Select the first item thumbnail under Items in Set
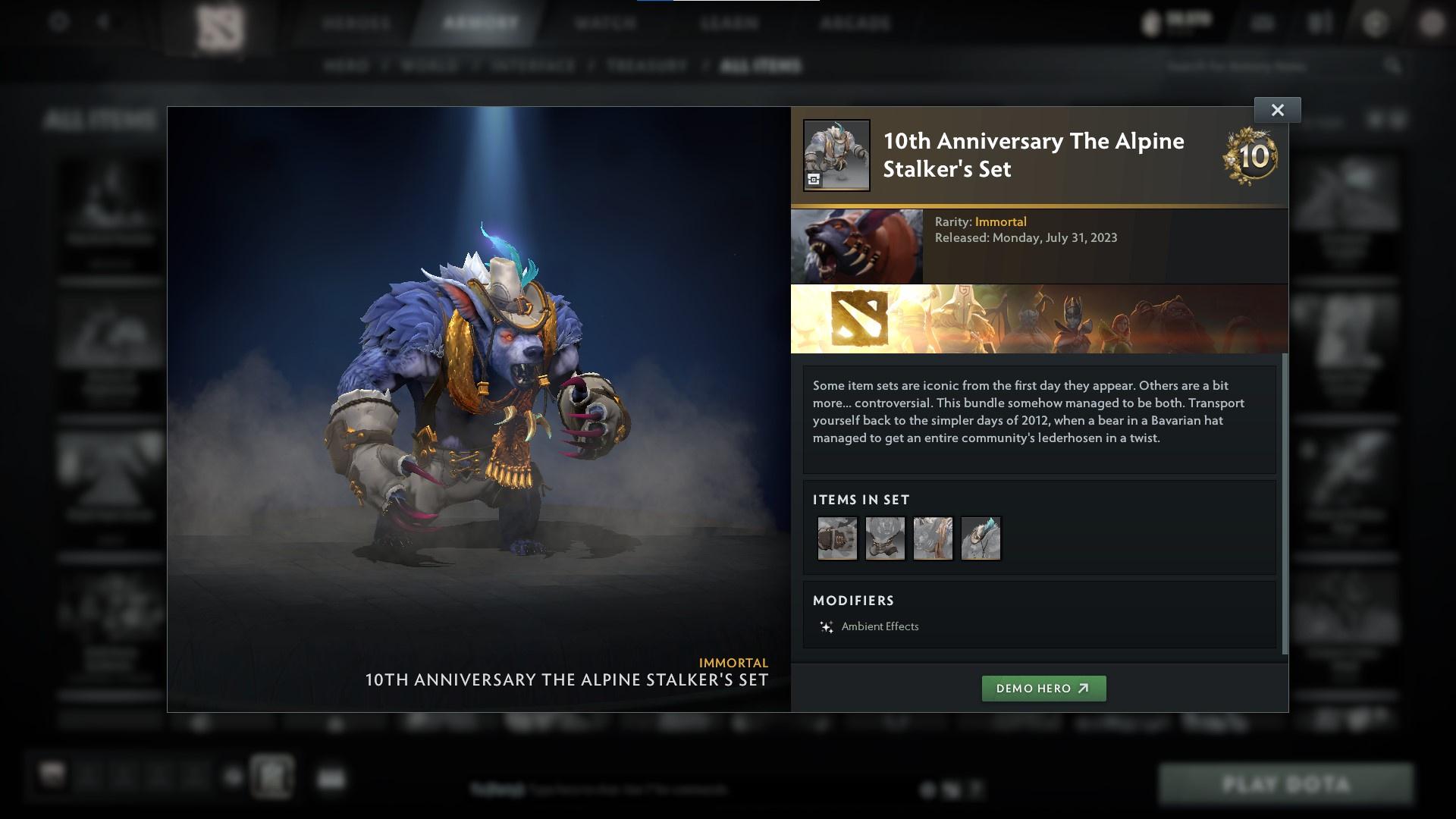 pyautogui.click(x=837, y=538)
